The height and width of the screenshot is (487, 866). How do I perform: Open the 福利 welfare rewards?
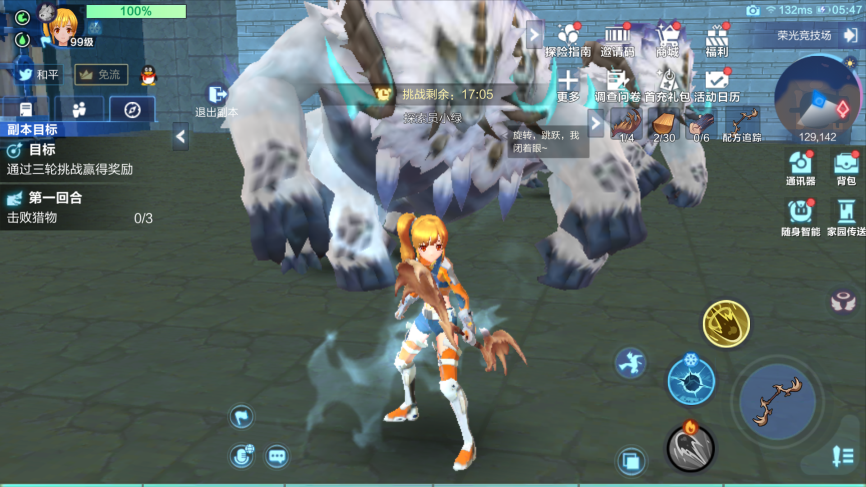[716, 40]
